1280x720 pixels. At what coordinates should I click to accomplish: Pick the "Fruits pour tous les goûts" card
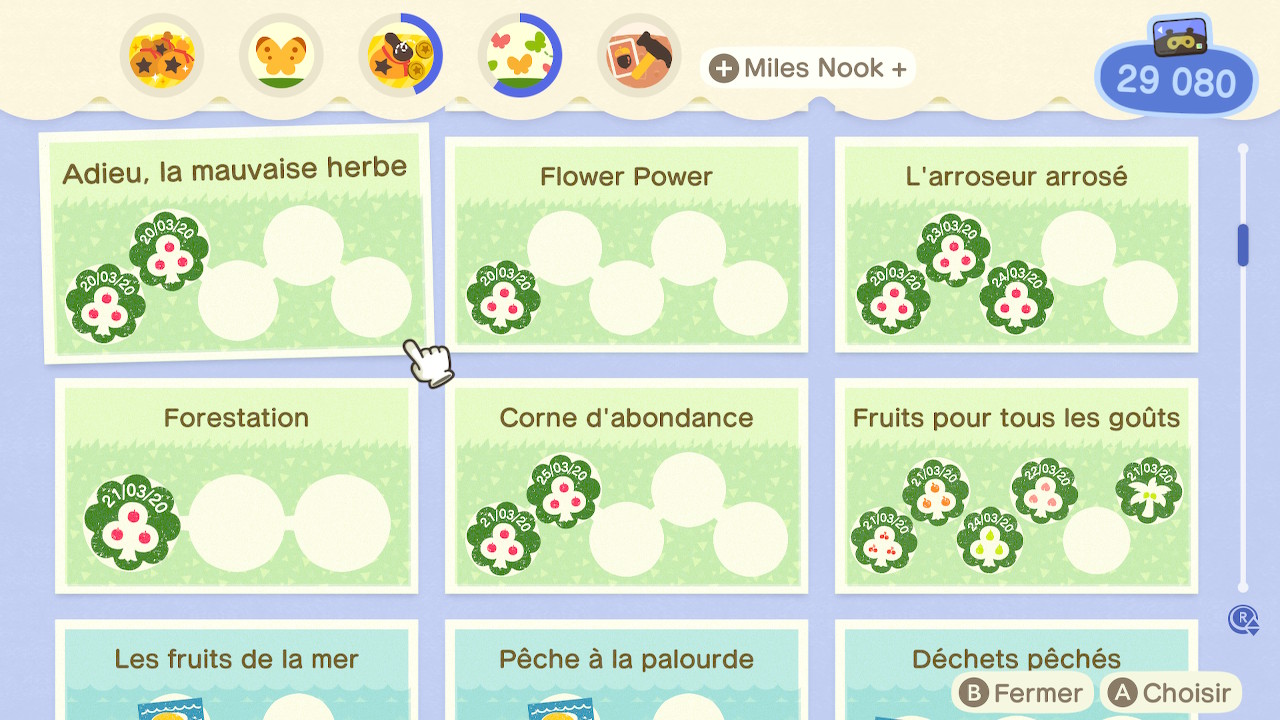[1016, 485]
